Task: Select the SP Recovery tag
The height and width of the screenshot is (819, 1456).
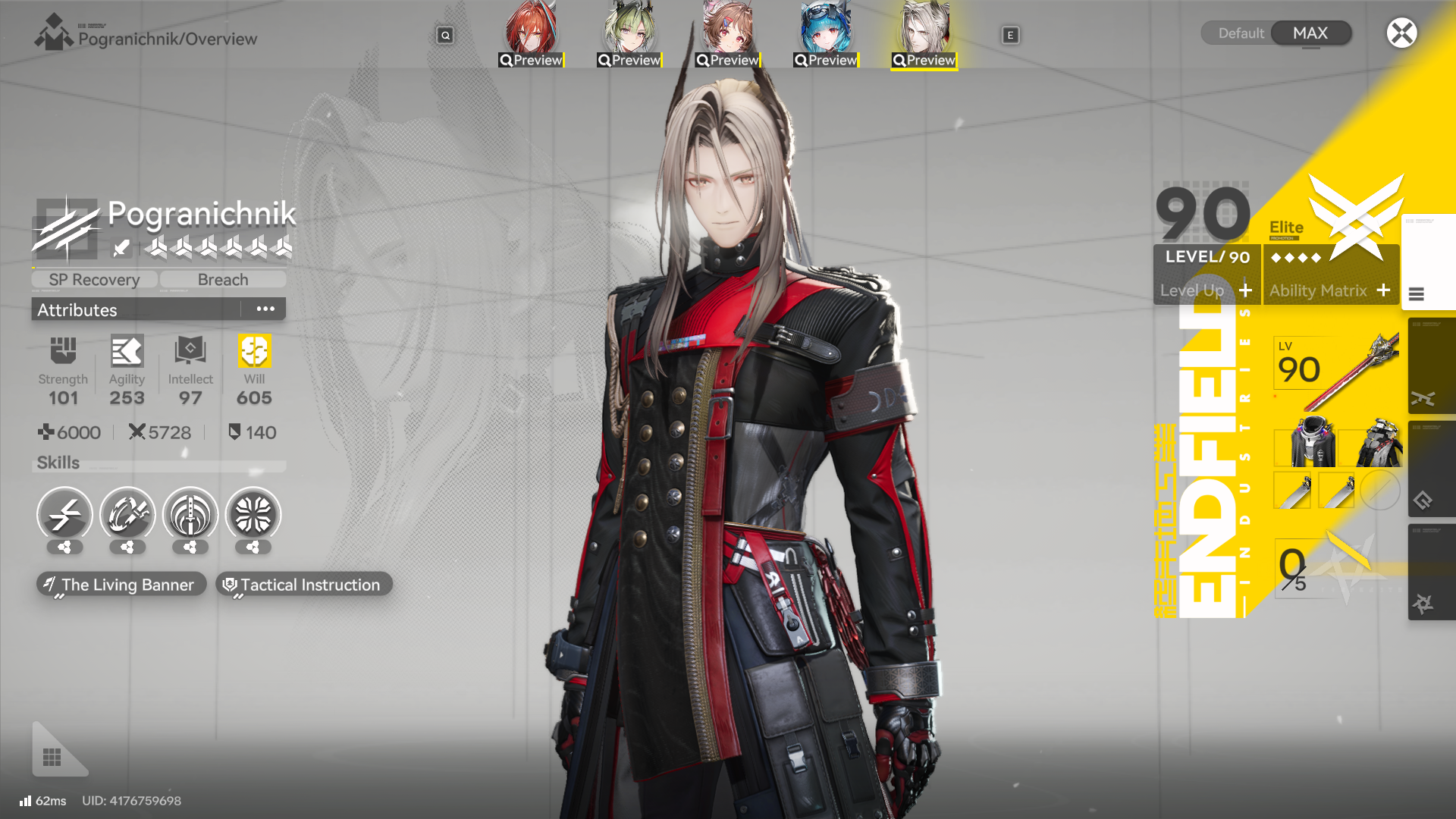Action: point(93,279)
